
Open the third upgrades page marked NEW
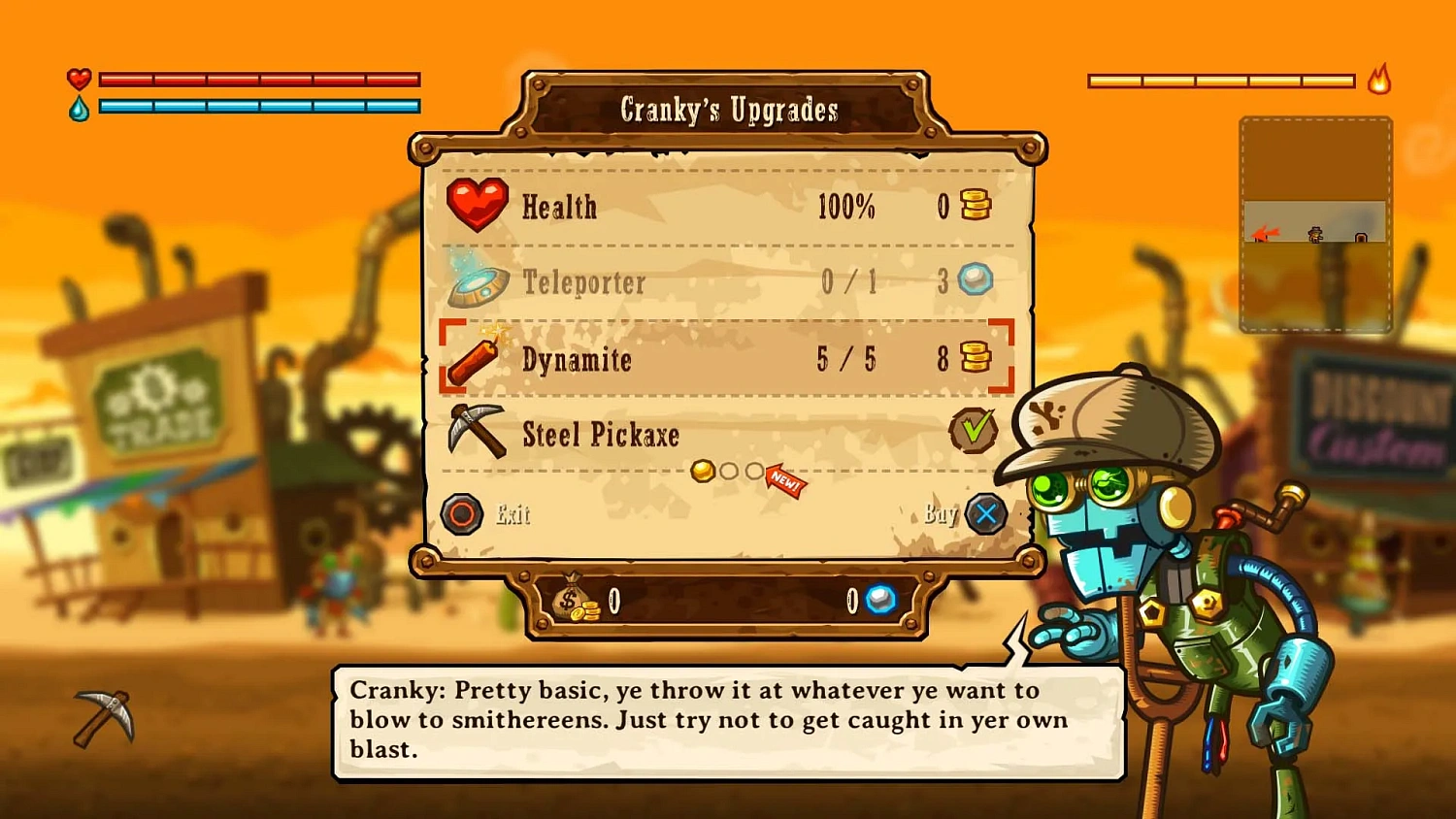pyautogui.click(x=755, y=472)
